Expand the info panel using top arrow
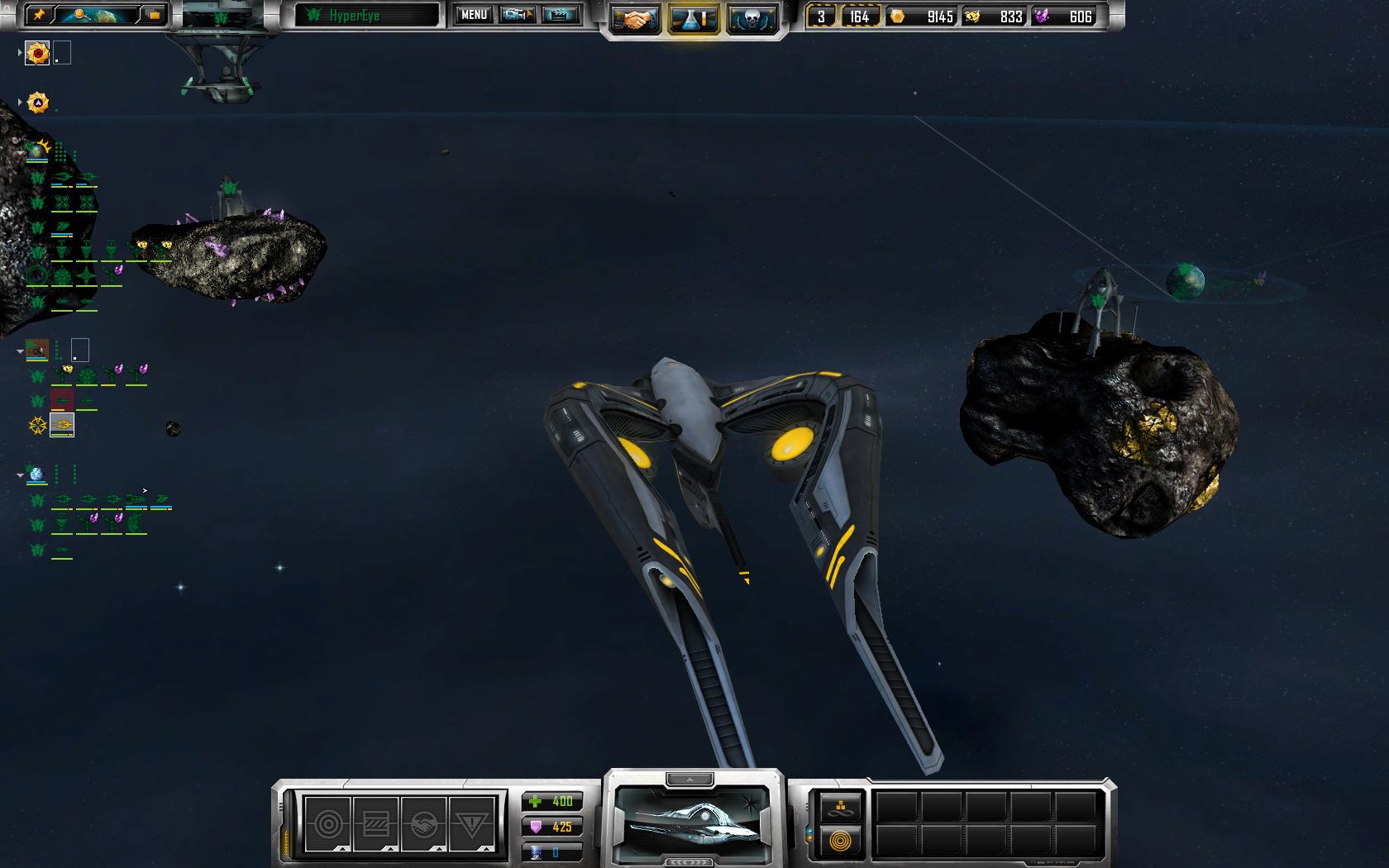Image resolution: width=1389 pixels, height=868 pixels. pos(689,779)
